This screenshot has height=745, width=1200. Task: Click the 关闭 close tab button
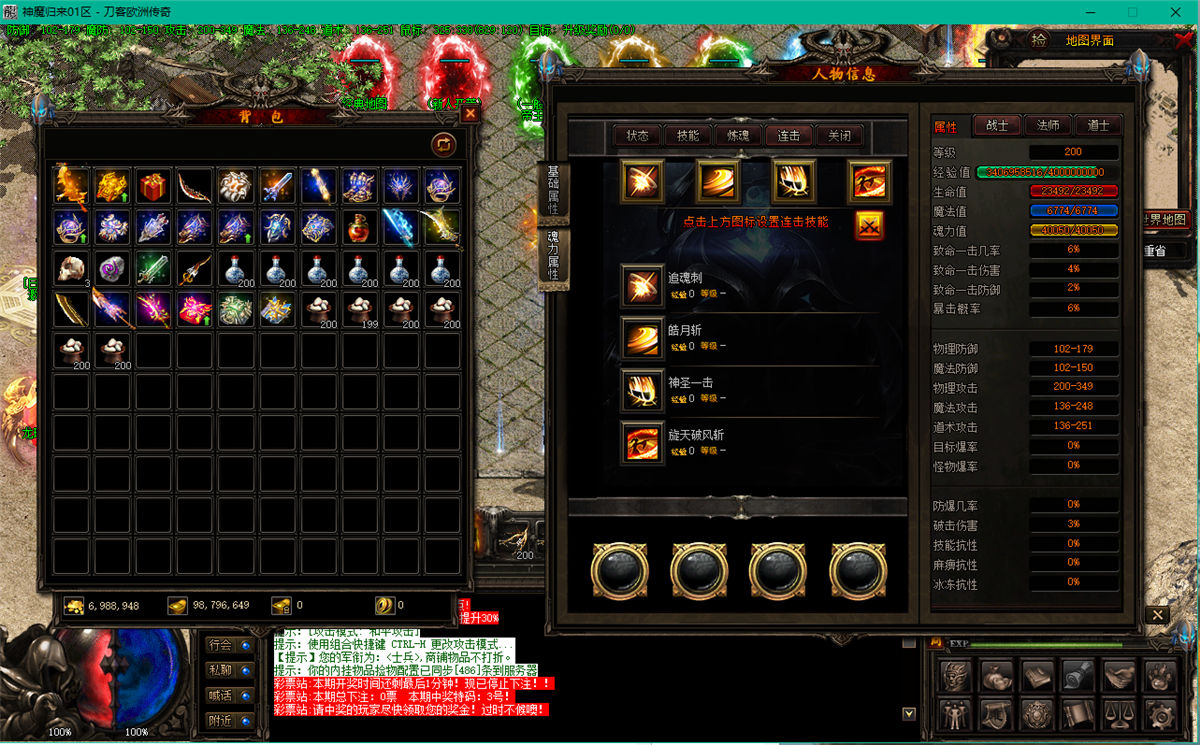[839, 136]
